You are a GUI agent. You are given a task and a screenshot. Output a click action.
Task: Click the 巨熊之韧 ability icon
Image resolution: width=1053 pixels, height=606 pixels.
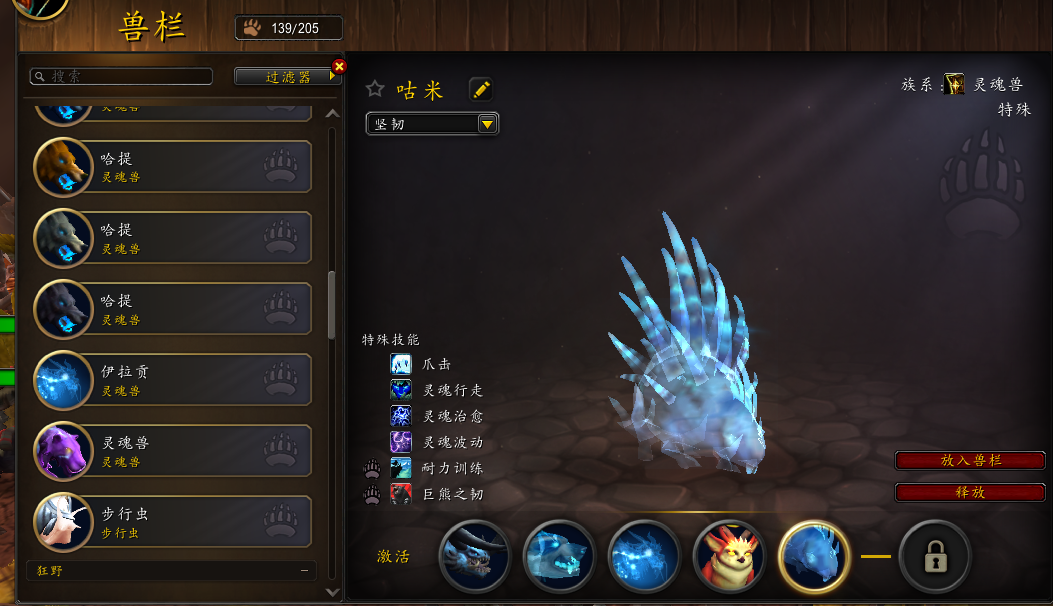(x=401, y=493)
